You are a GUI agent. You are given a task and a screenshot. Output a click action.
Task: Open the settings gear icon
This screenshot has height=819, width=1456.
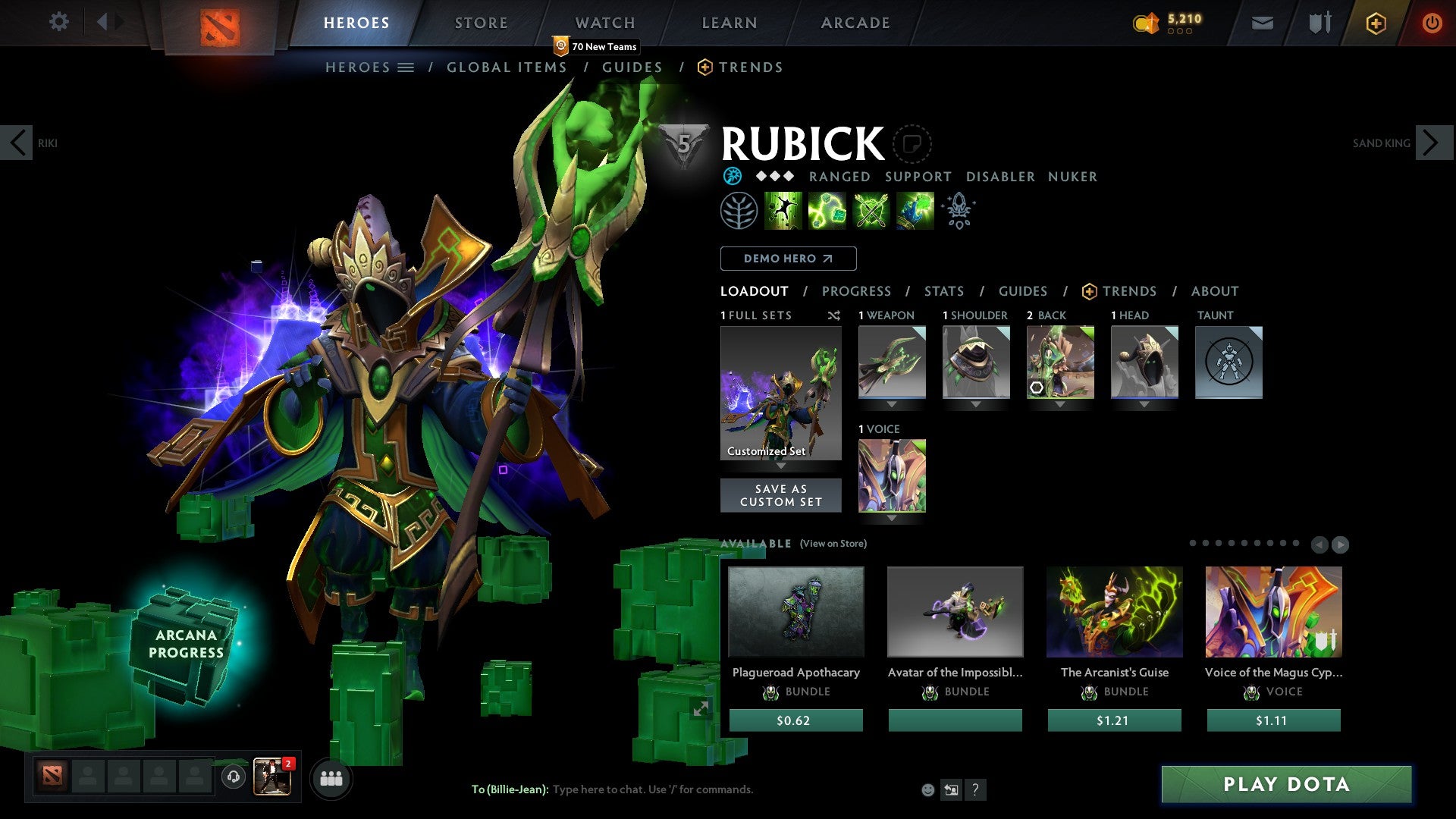[x=59, y=22]
